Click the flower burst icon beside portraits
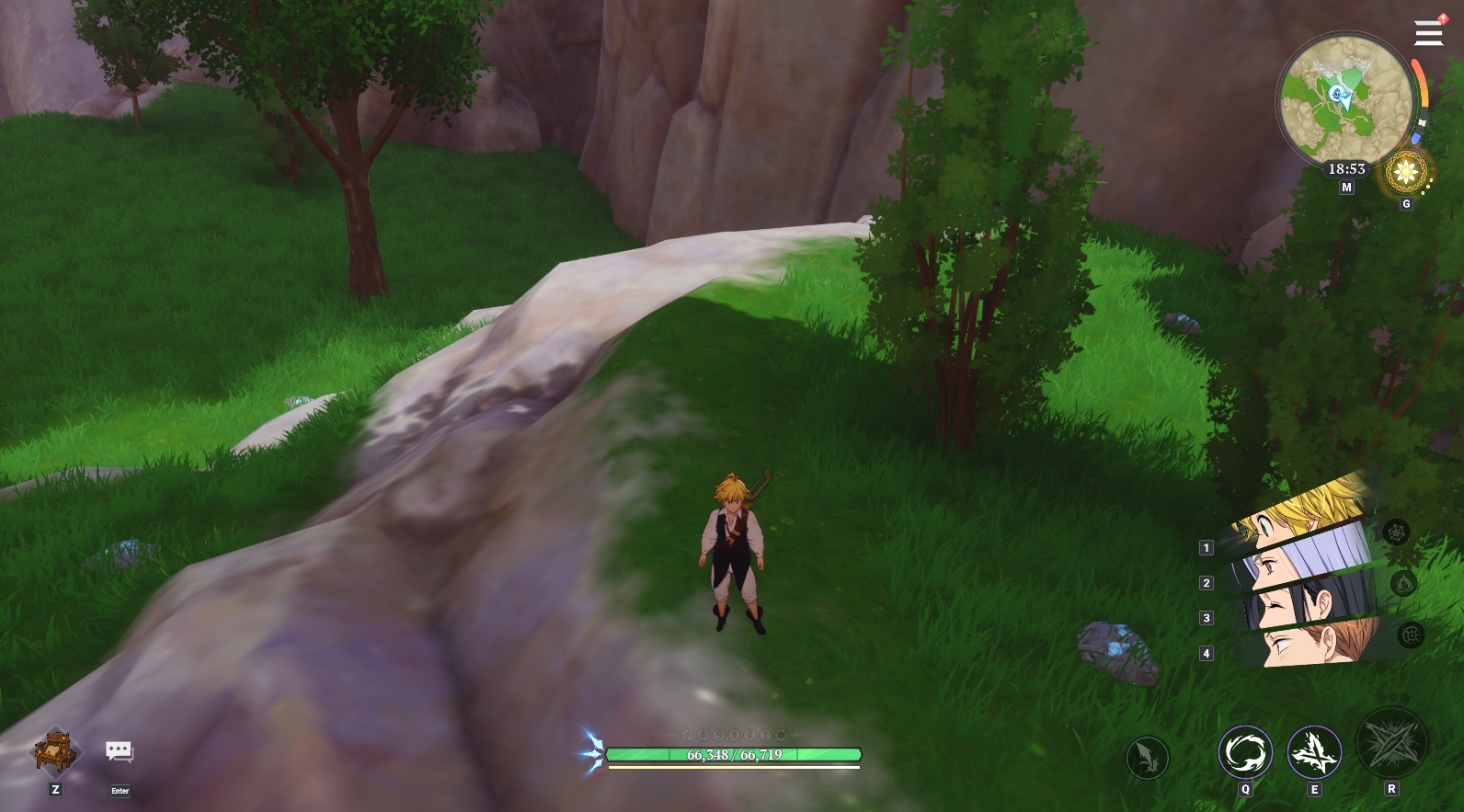Viewport: 1464px width, 812px height. click(1396, 532)
